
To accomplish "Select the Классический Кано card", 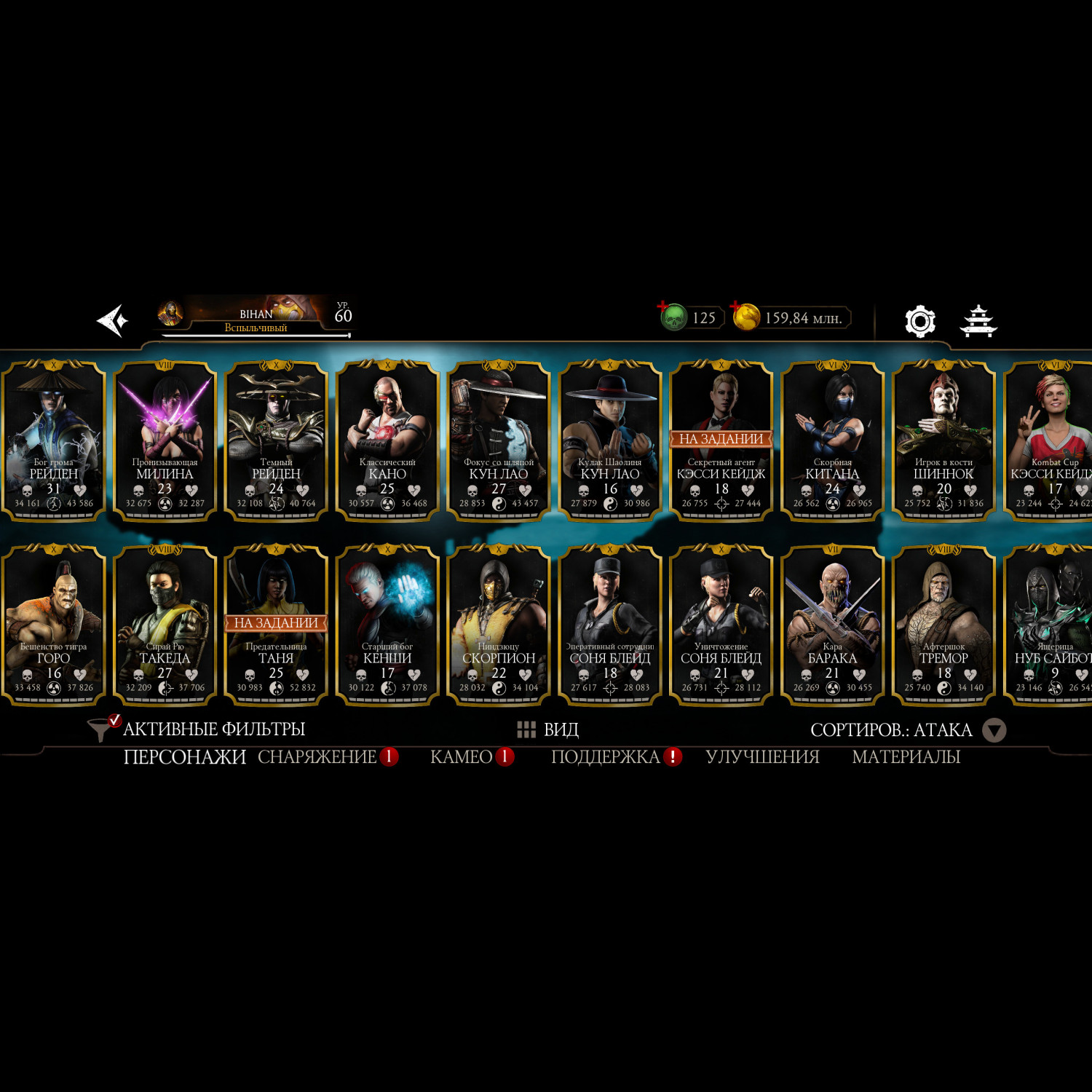I will click(387, 440).
